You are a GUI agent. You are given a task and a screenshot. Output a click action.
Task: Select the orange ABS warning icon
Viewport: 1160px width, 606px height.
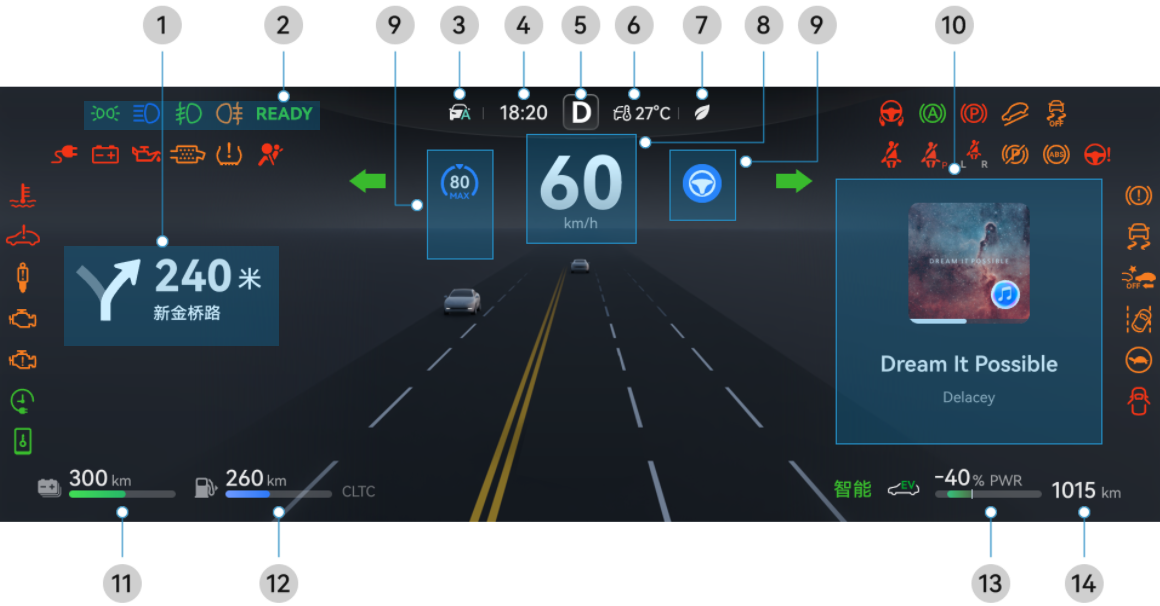pyautogui.click(x=1055, y=155)
